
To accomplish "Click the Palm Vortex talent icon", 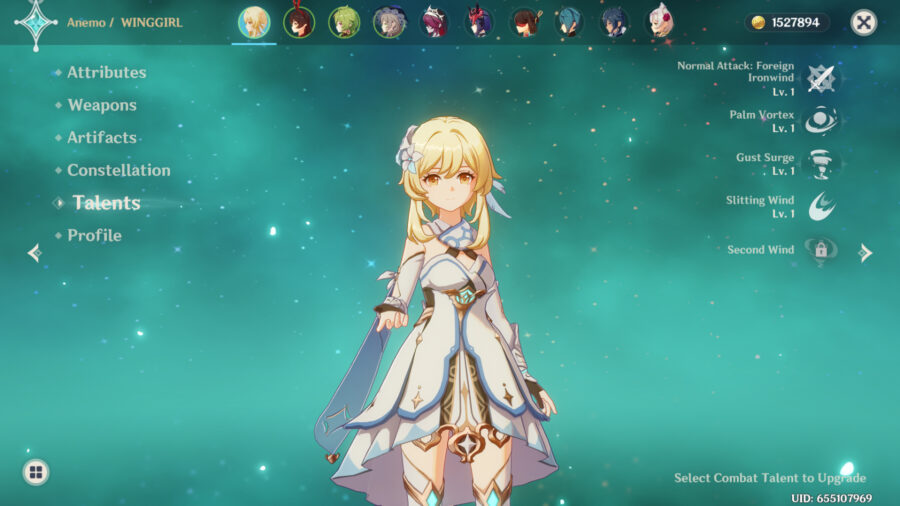I will (821, 121).
